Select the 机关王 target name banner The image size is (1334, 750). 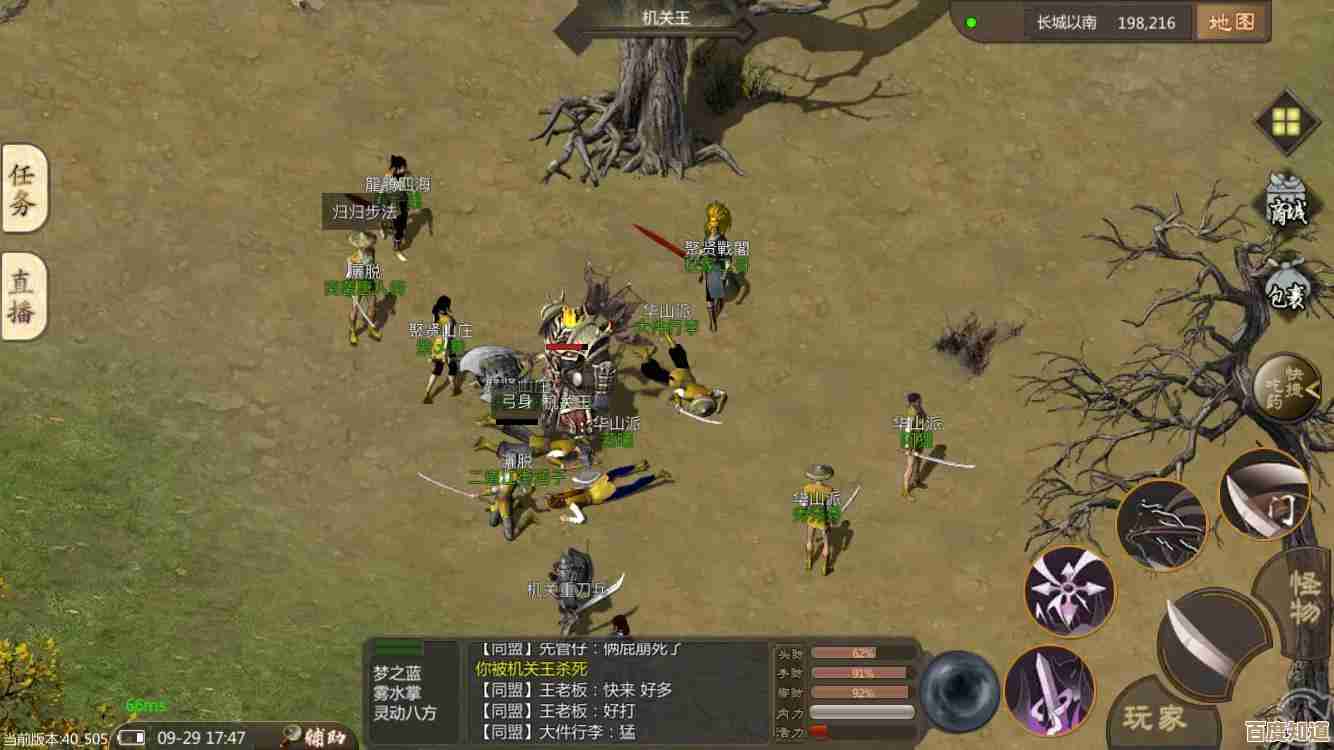pos(666,18)
